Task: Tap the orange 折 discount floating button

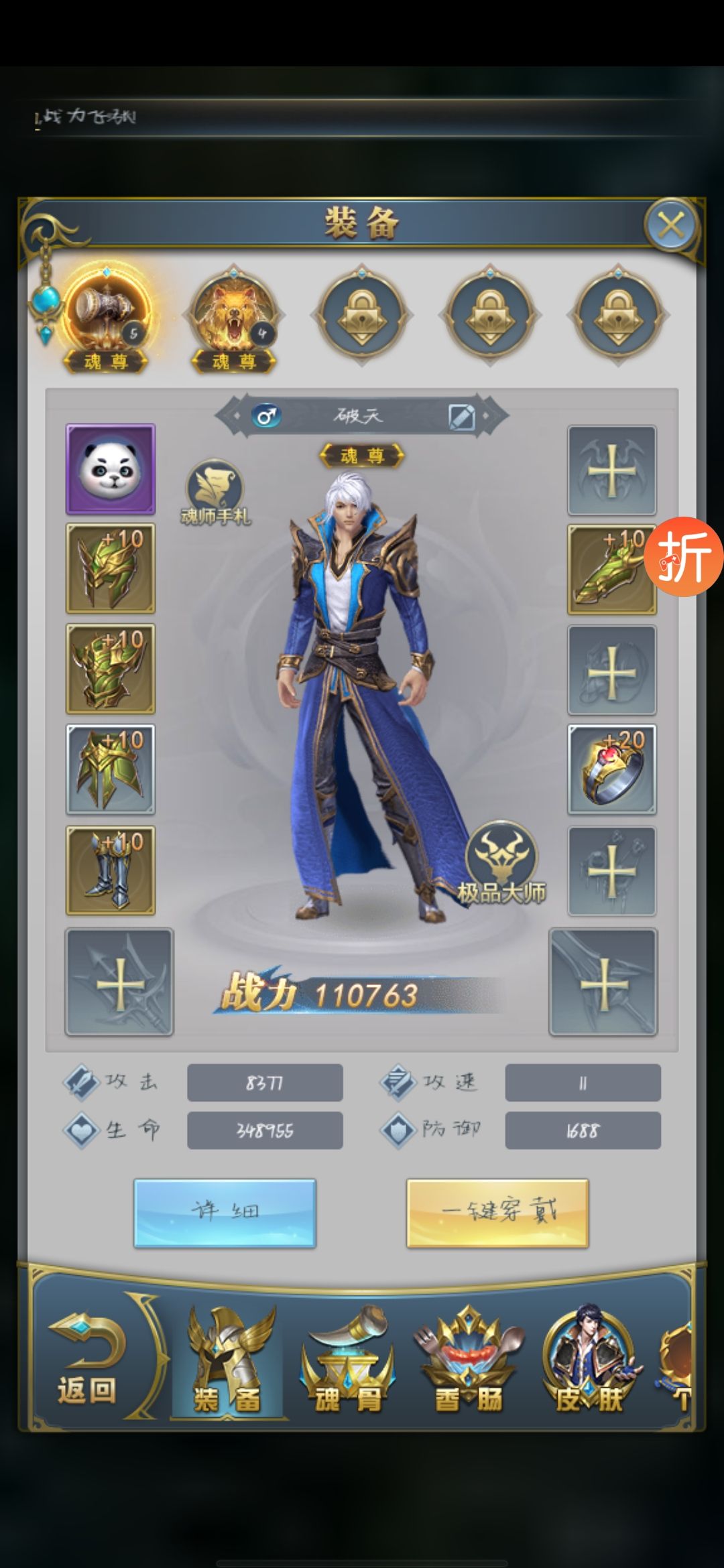Action: 684,556
